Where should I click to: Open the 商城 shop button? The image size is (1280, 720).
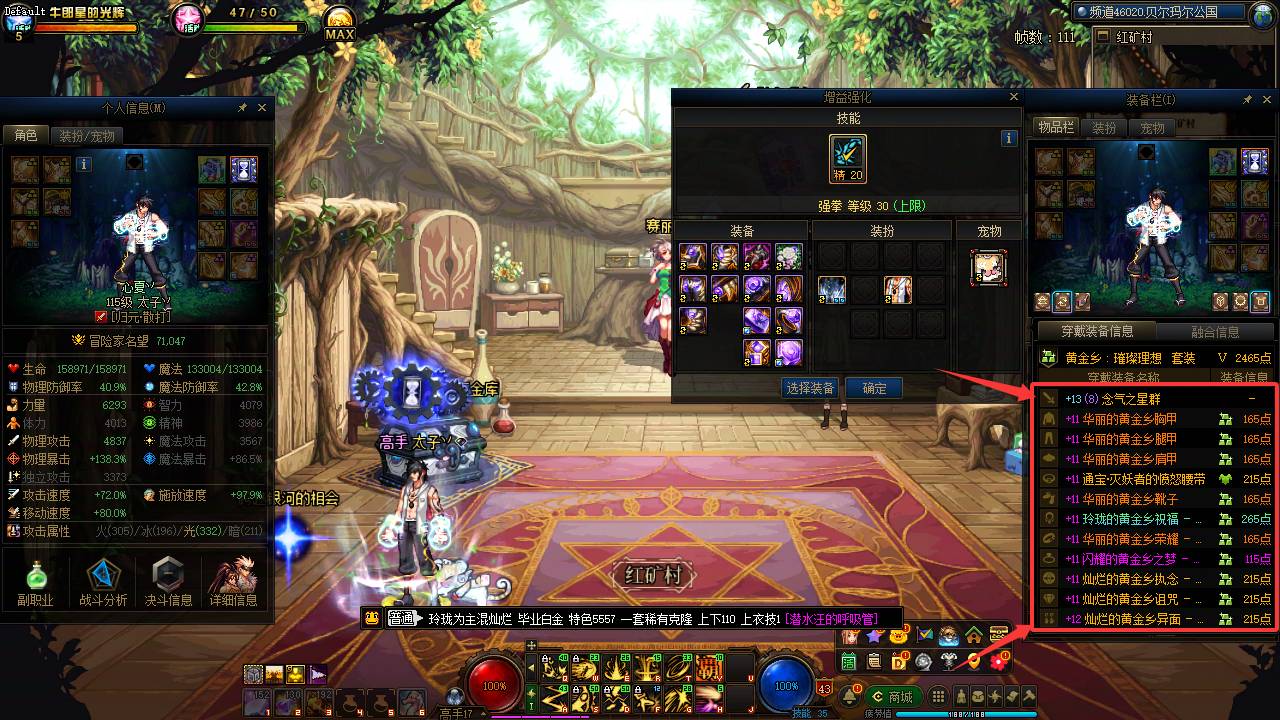point(891,697)
